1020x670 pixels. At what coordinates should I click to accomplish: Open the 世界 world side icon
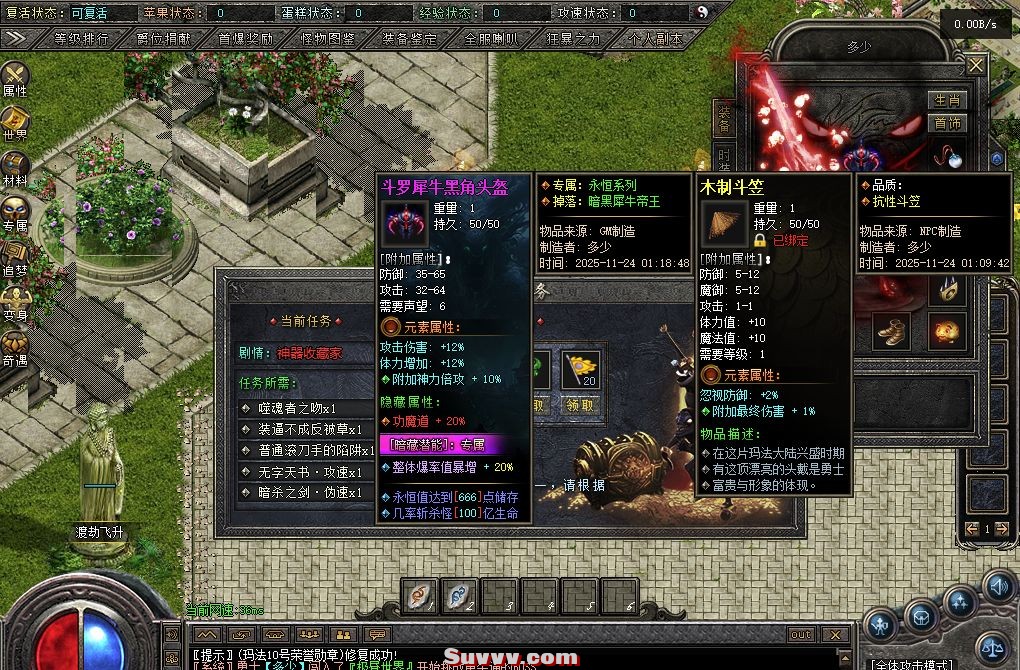[15, 122]
